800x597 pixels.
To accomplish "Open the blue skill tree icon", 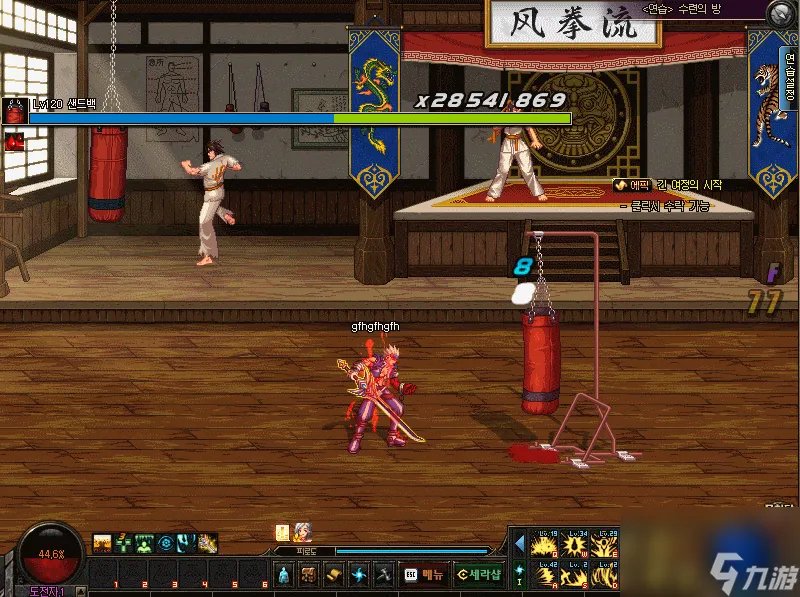I will coord(358,574).
